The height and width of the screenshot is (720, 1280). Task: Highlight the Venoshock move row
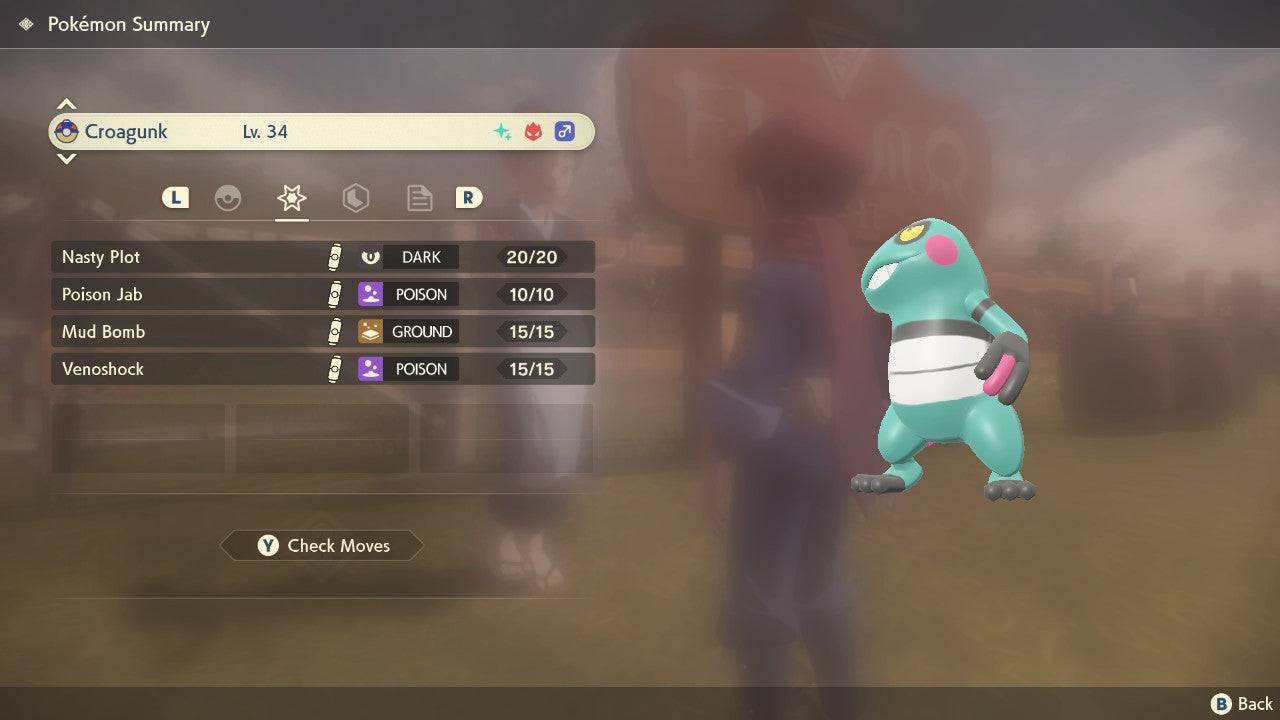pos(322,369)
